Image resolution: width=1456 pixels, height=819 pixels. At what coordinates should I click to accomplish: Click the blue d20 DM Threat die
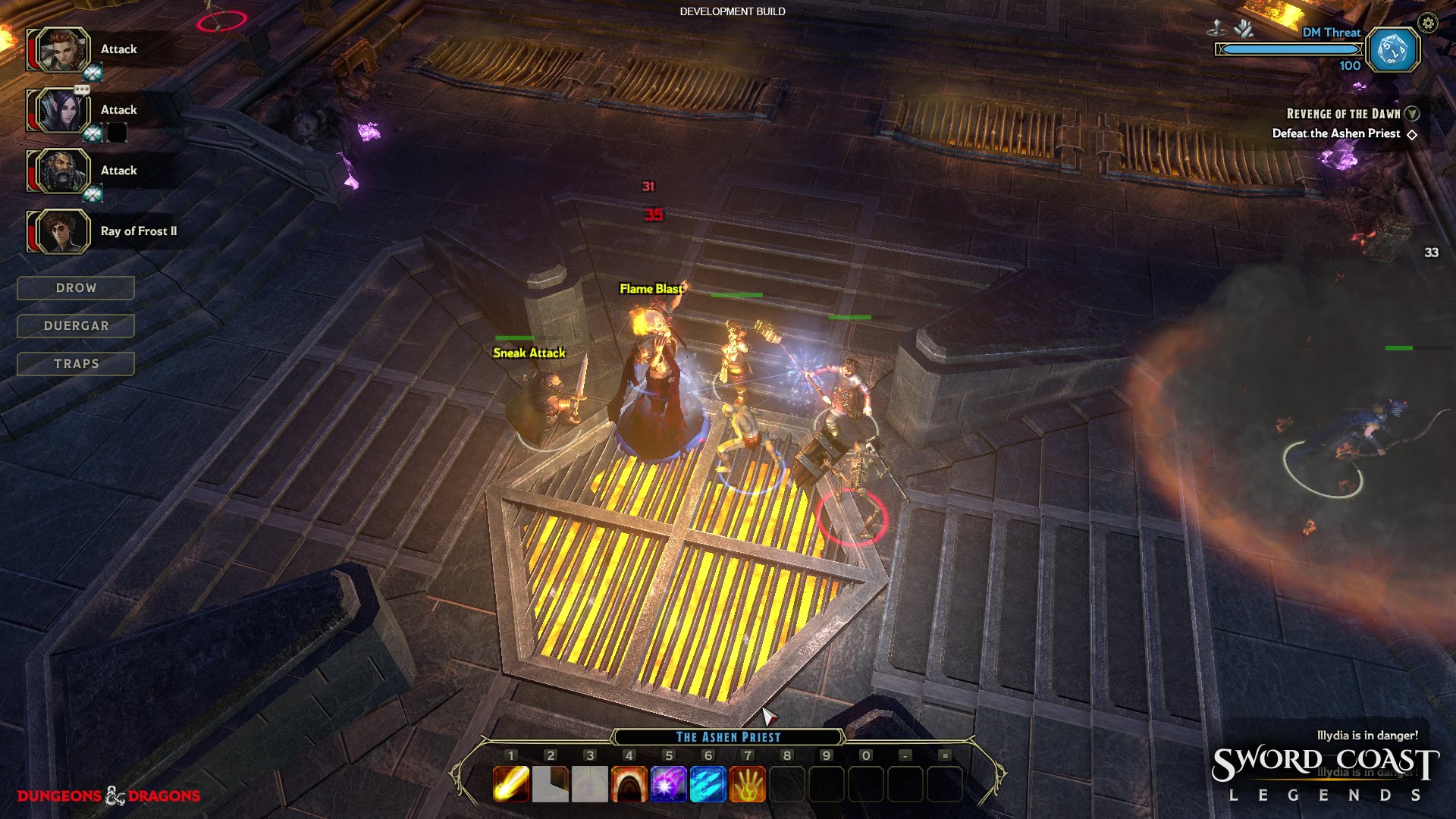tap(1393, 51)
